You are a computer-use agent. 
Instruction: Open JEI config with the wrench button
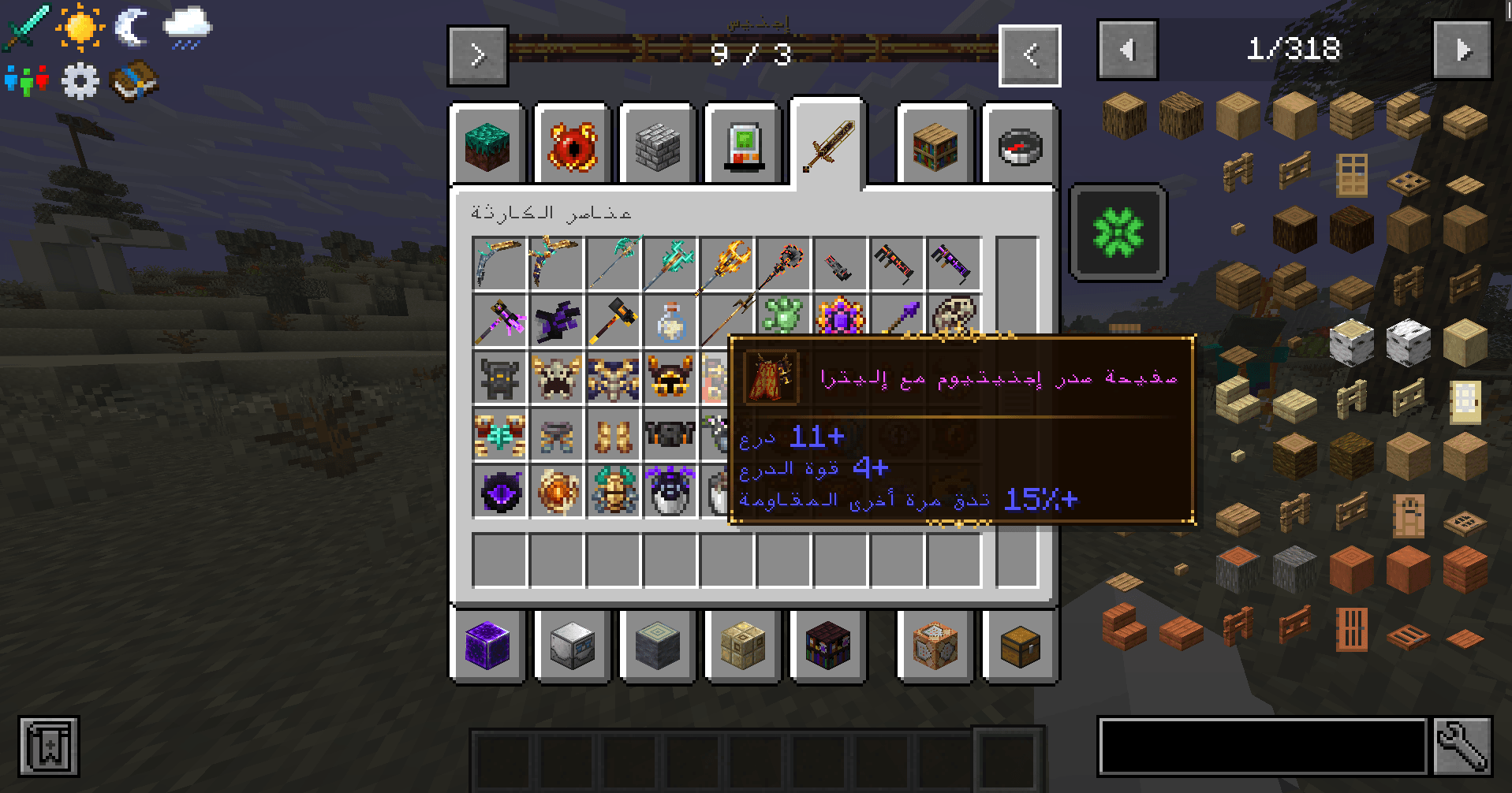1462,746
